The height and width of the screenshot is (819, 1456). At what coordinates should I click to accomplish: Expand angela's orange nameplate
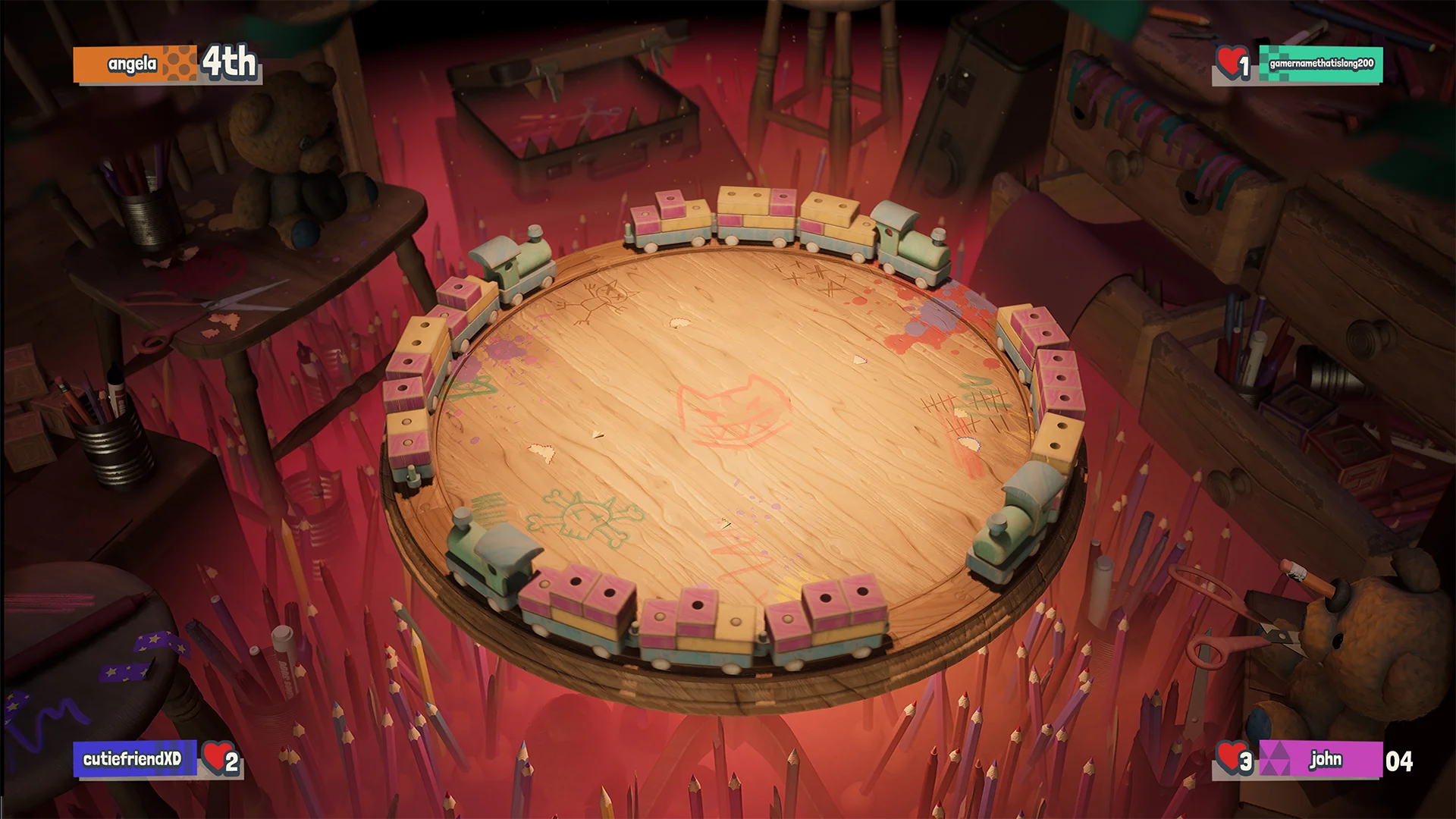pyautogui.click(x=125, y=64)
